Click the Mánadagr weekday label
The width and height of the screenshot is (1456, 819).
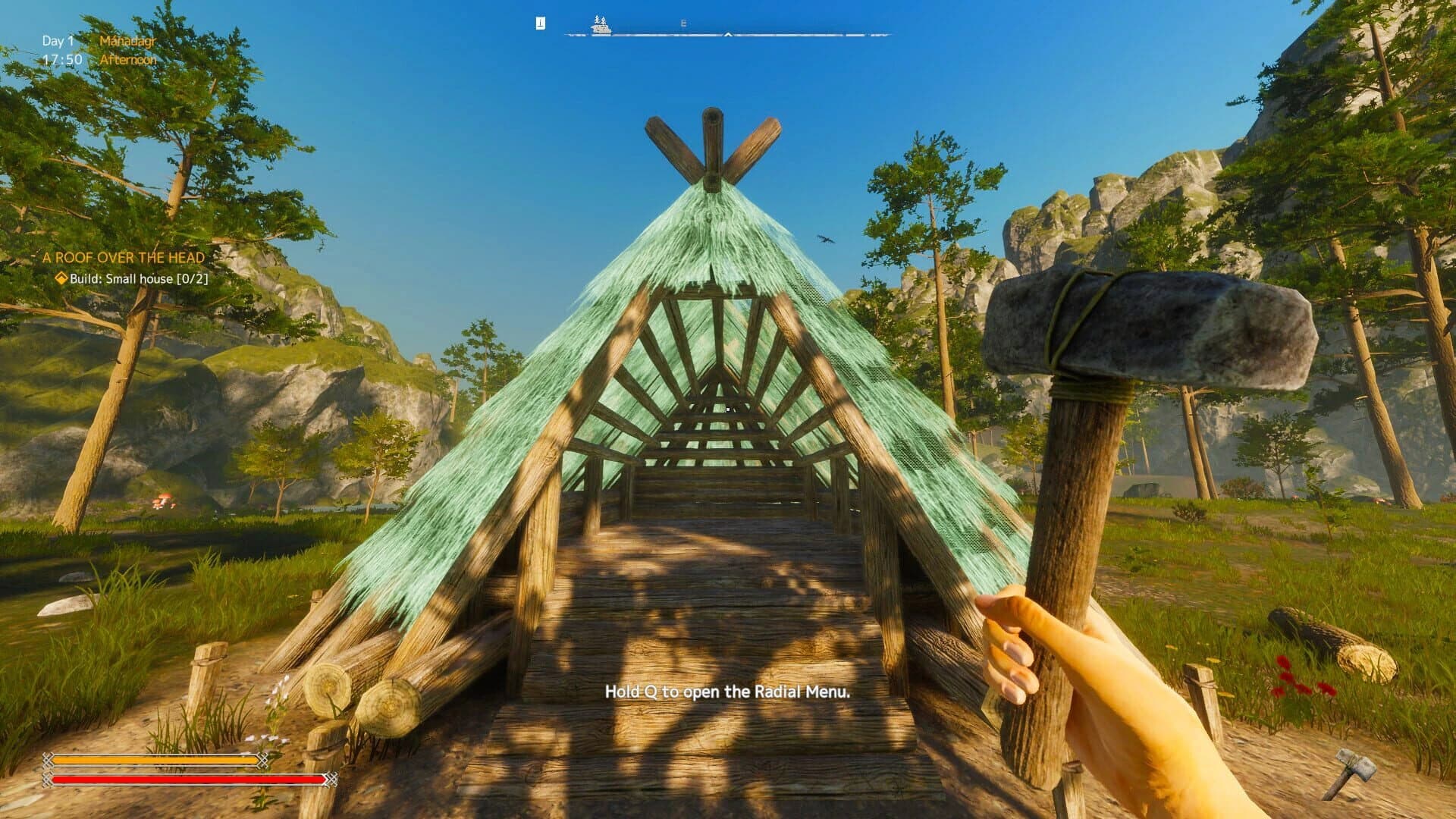pyautogui.click(x=127, y=42)
